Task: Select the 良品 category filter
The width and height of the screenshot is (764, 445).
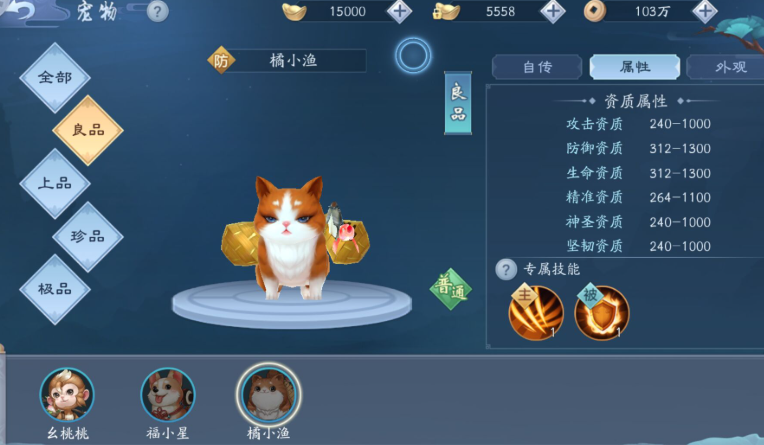Action: 87,130
